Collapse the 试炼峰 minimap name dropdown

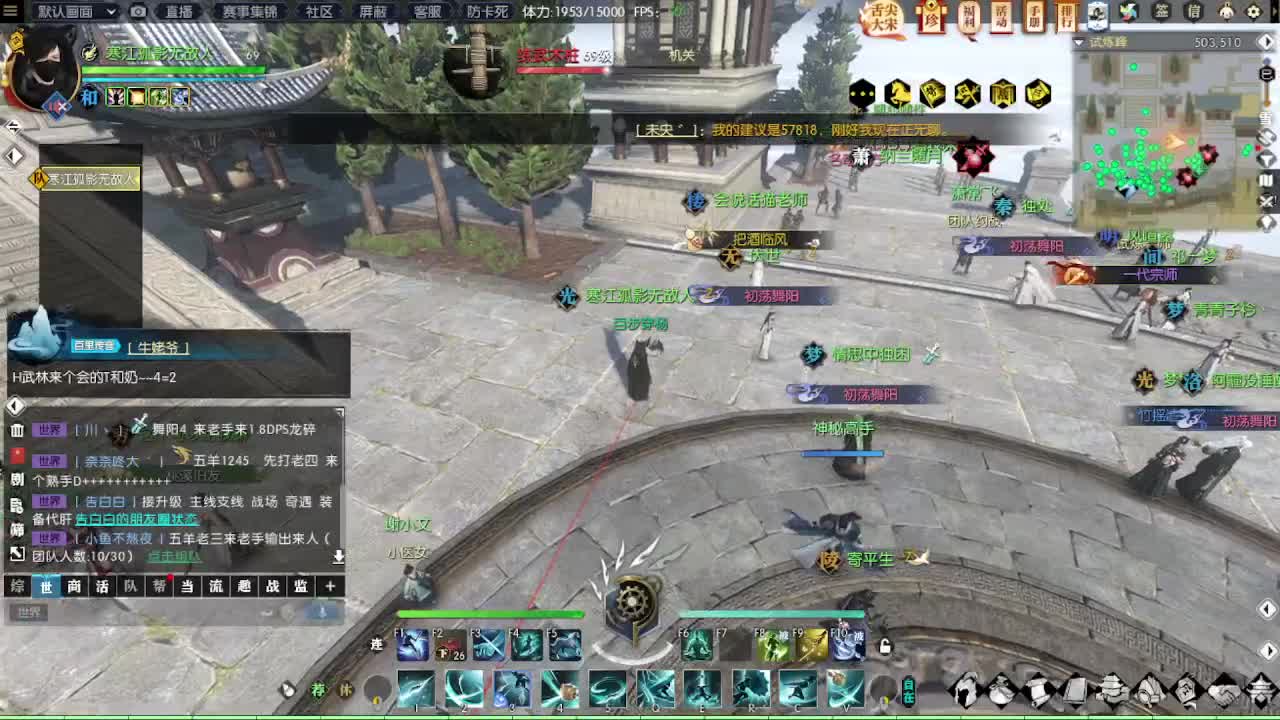pos(1078,41)
